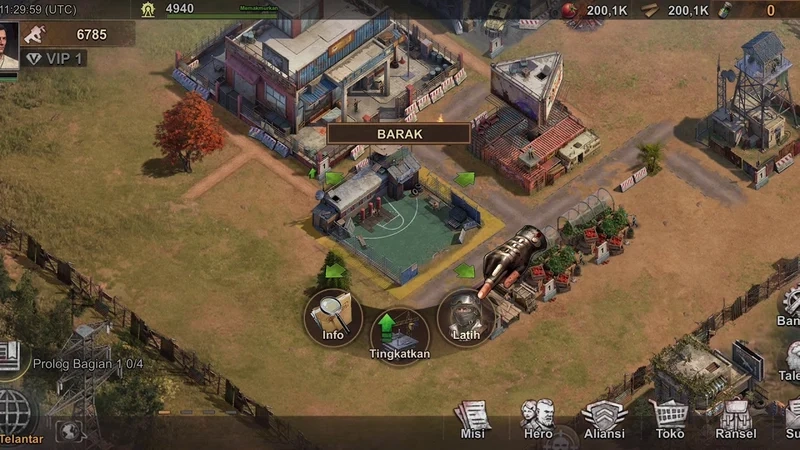The height and width of the screenshot is (450, 800).
Task: Open the player portrait profile
Action: click(x=9, y=44)
